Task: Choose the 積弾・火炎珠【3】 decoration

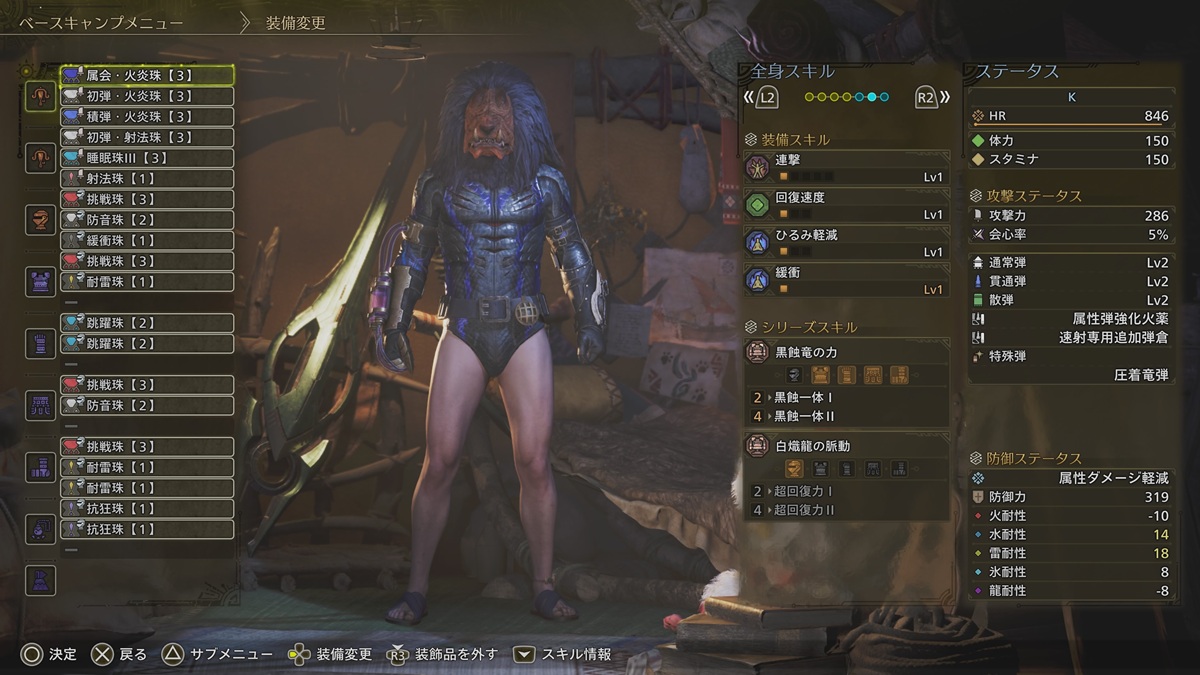Action: pos(147,116)
